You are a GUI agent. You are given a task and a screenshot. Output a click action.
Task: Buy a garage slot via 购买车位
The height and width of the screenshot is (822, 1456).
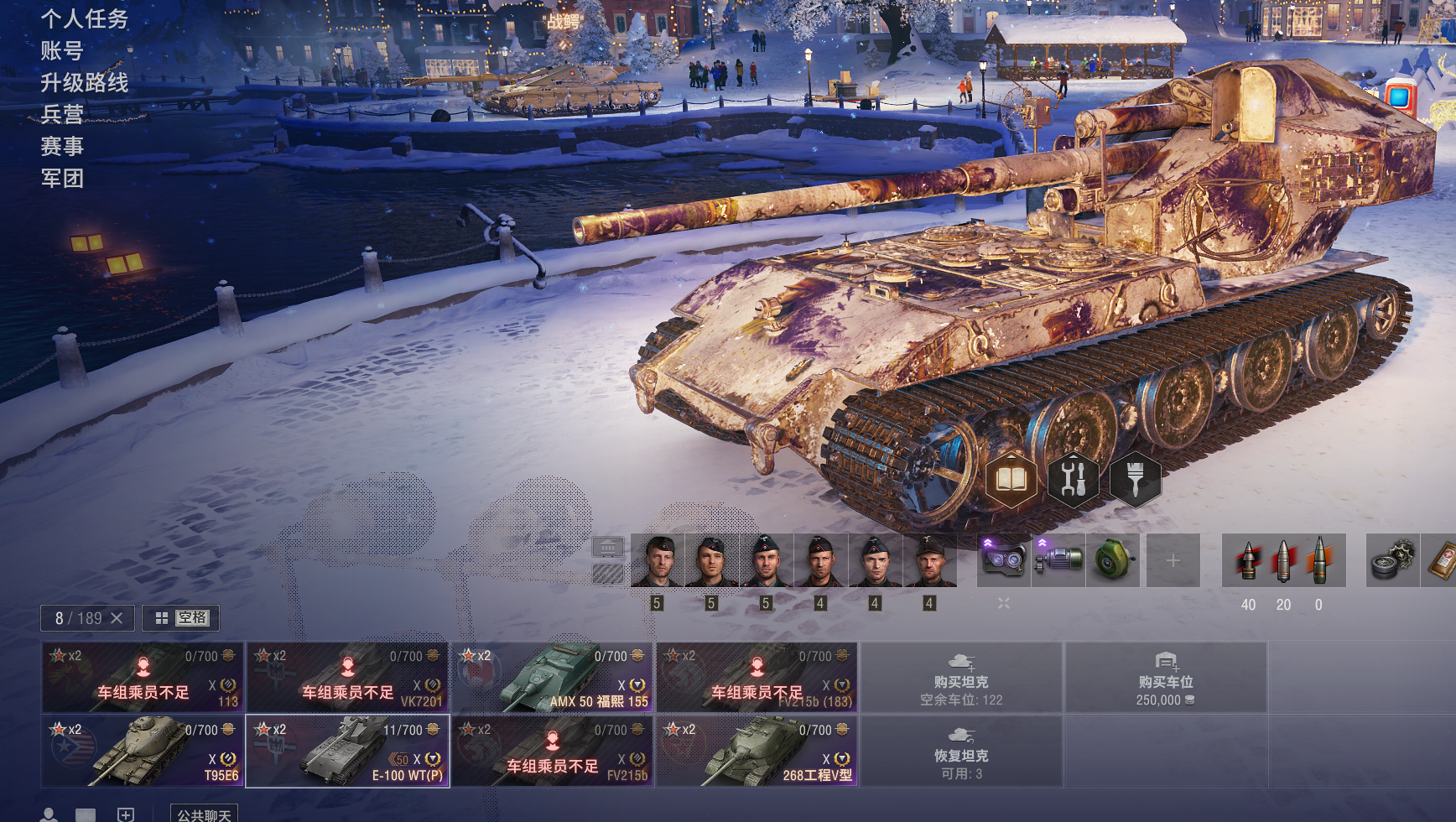pyautogui.click(x=1166, y=678)
